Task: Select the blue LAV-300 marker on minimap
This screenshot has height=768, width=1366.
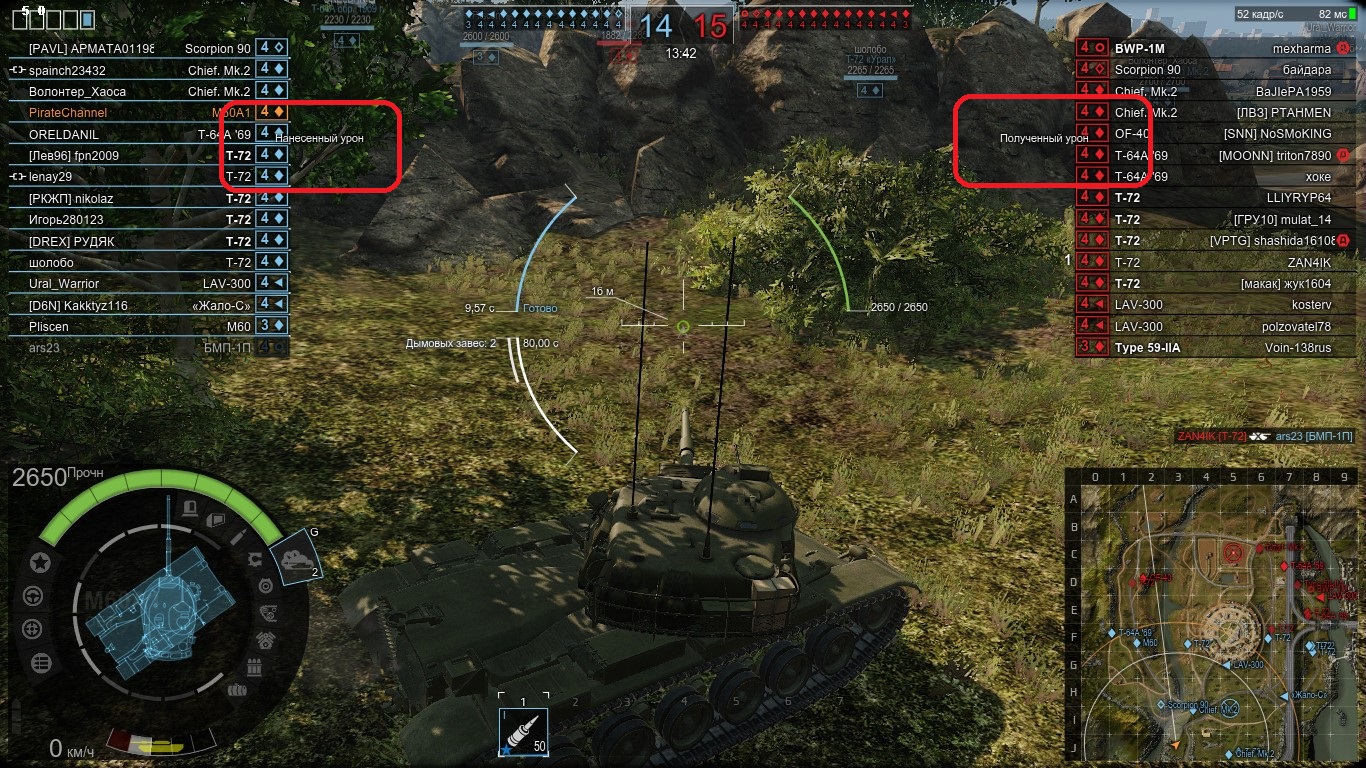Action: point(1227,664)
